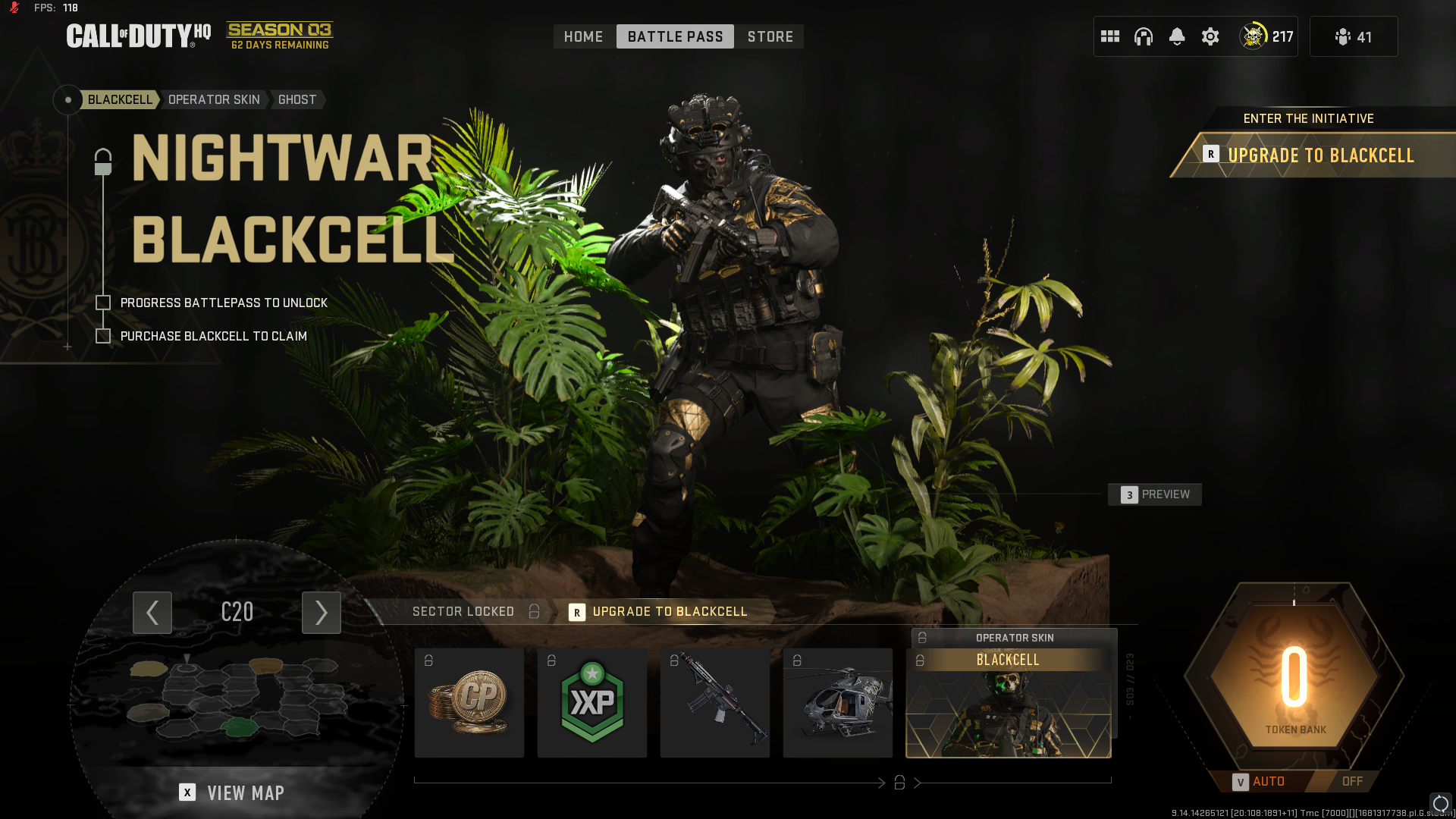The width and height of the screenshot is (1456, 819).
Task: Open the social party panel
Action: (x=1354, y=36)
